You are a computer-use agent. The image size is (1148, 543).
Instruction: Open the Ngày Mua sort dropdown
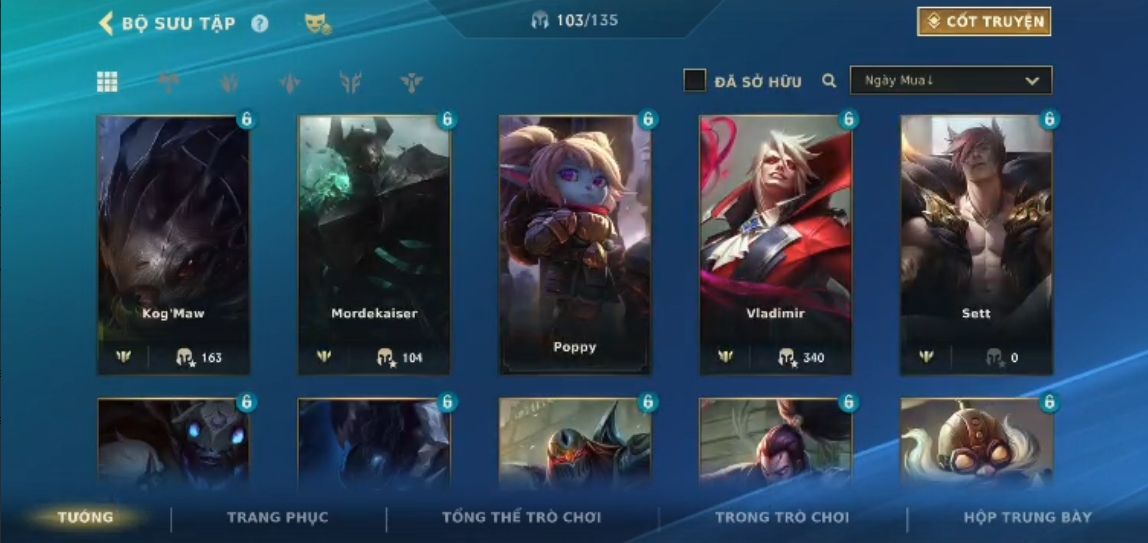(x=950, y=81)
